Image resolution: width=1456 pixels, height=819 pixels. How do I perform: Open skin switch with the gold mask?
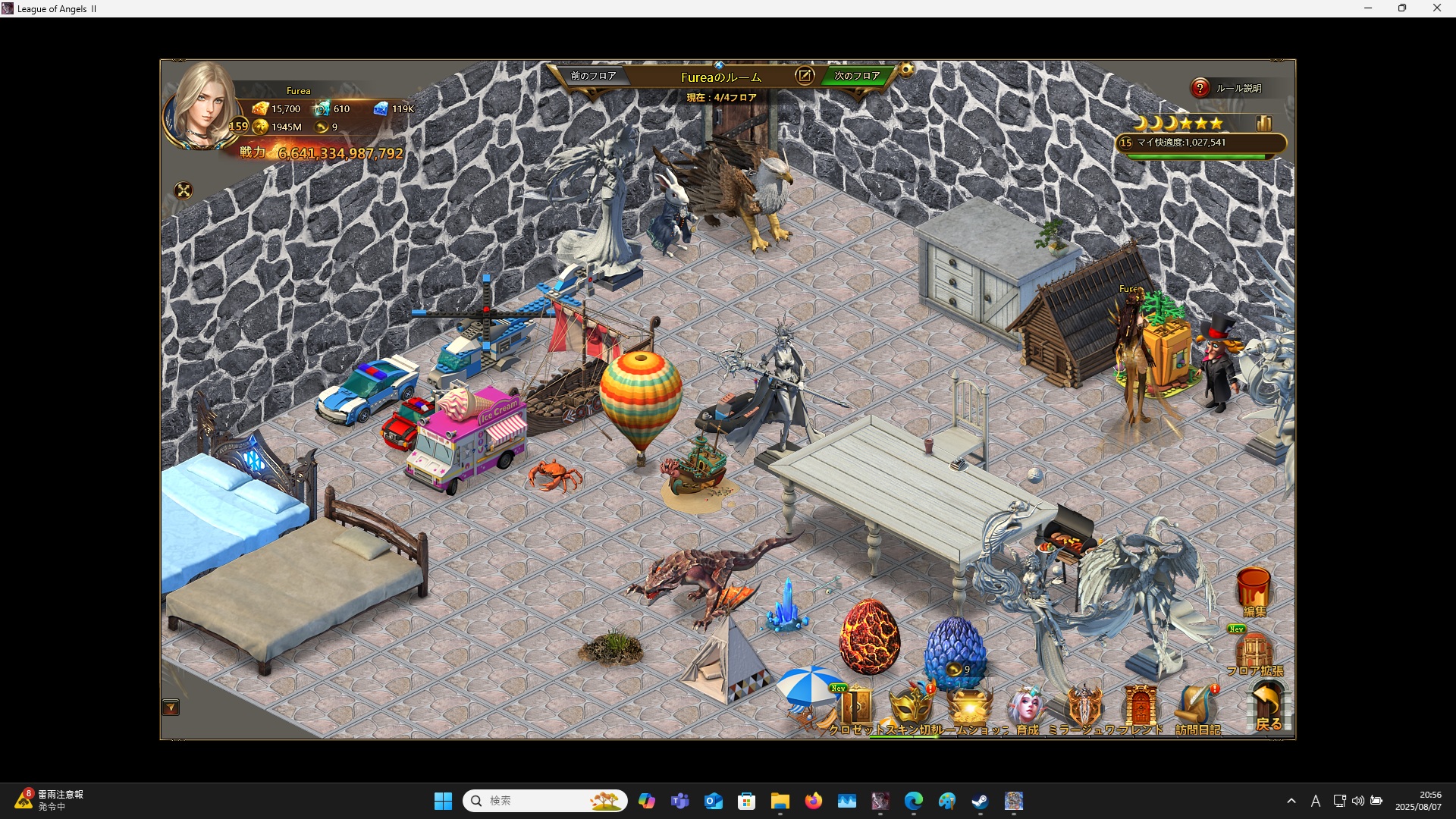[x=910, y=709]
